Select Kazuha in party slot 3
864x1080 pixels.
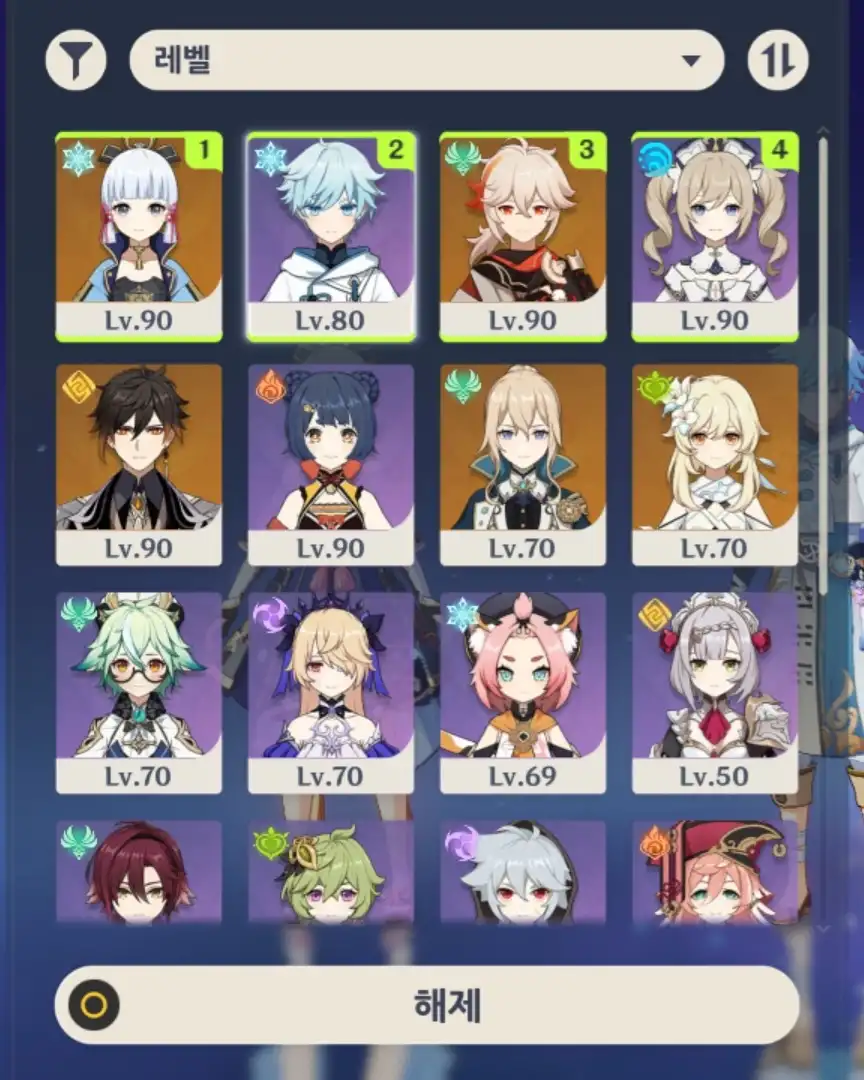click(x=523, y=236)
